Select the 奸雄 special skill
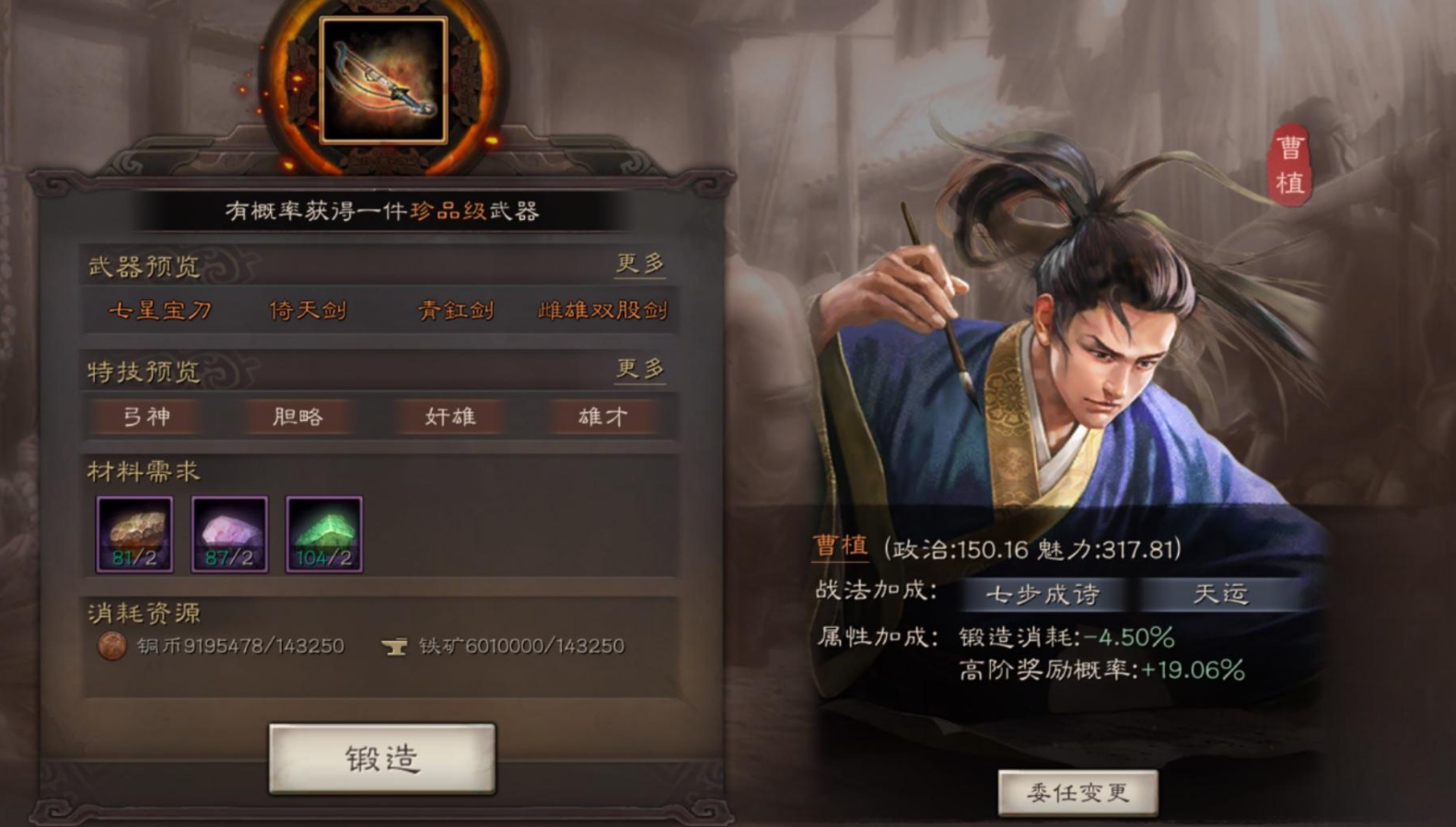 [x=449, y=416]
